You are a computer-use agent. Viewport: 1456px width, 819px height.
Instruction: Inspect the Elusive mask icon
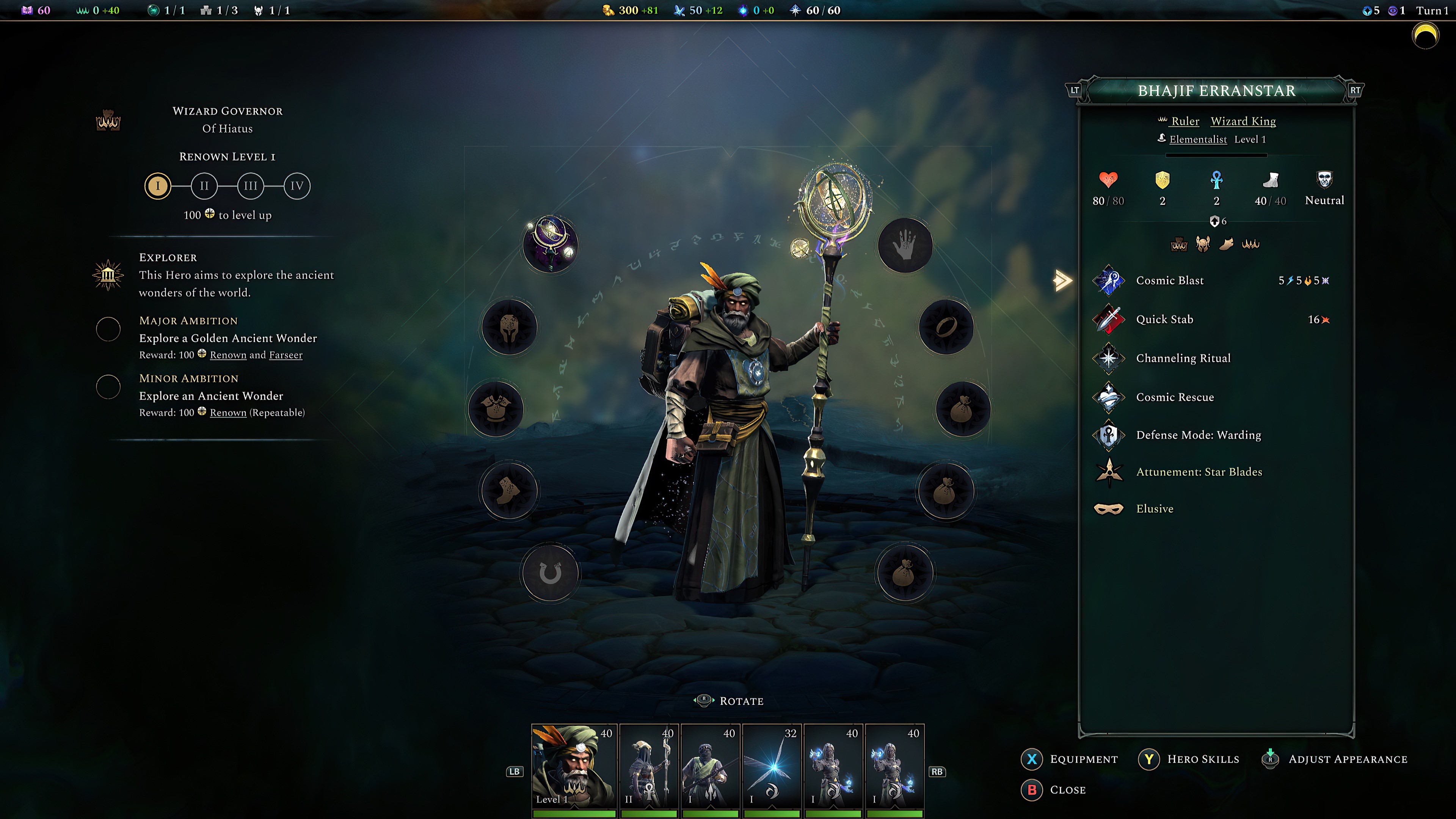click(x=1108, y=509)
